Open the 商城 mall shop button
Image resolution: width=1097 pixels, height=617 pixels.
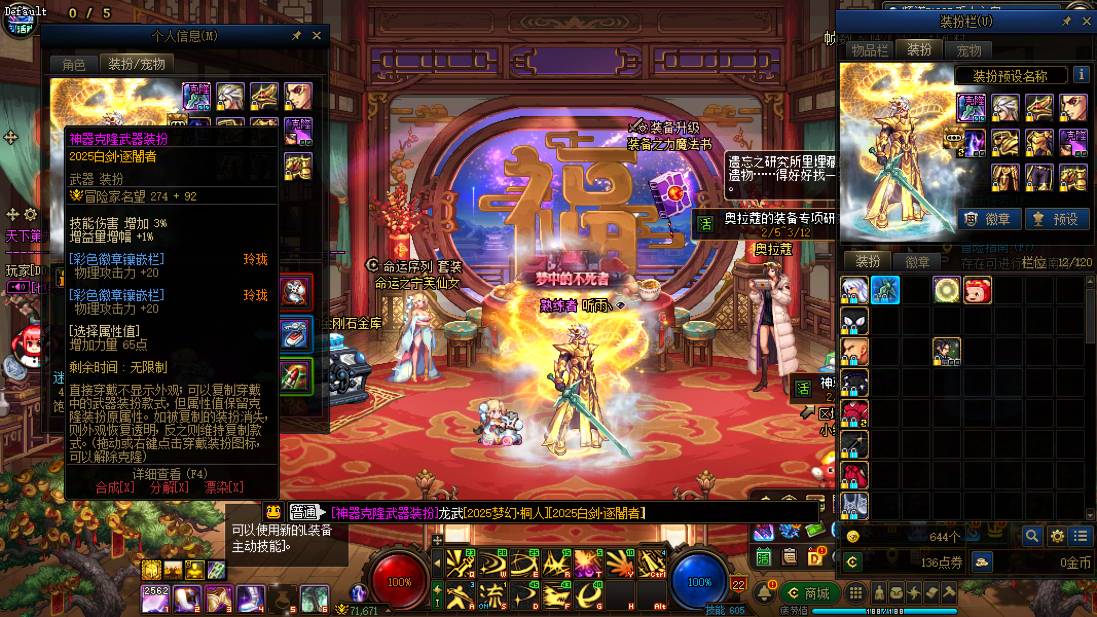click(x=809, y=593)
